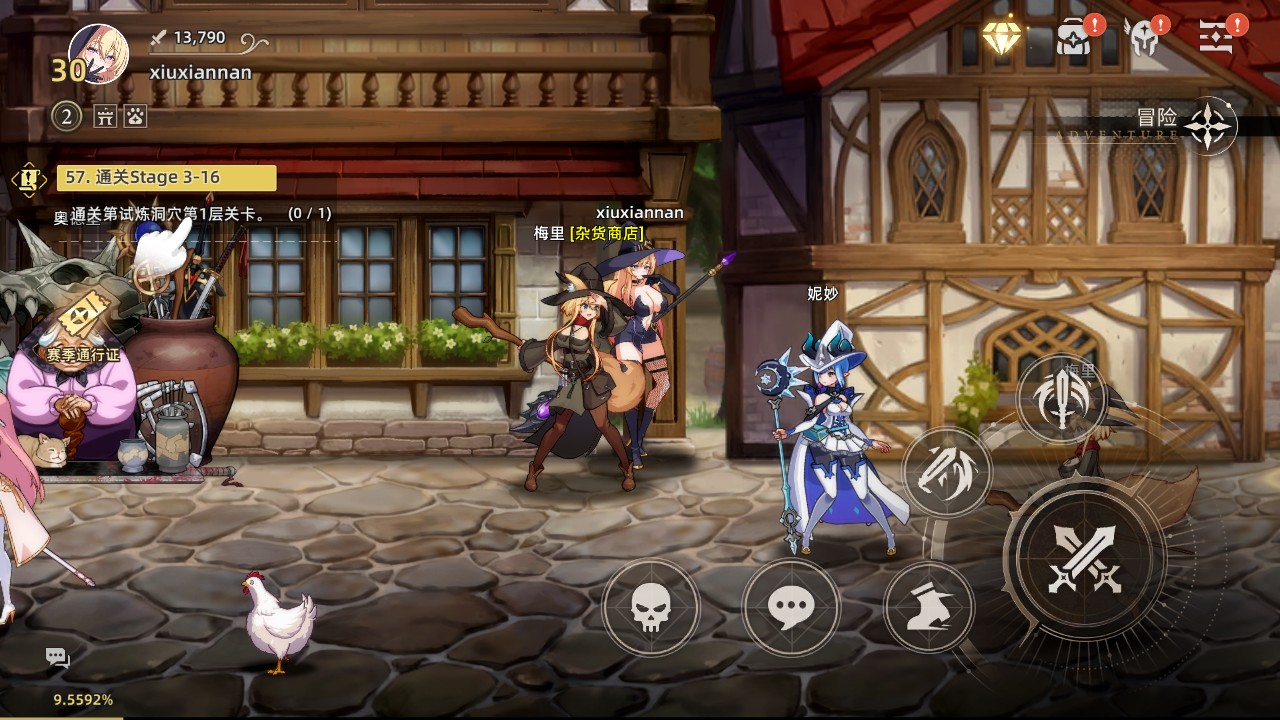Use the slashing blade skill
Viewport: 1280px width, 720px height.
[946, 472]
